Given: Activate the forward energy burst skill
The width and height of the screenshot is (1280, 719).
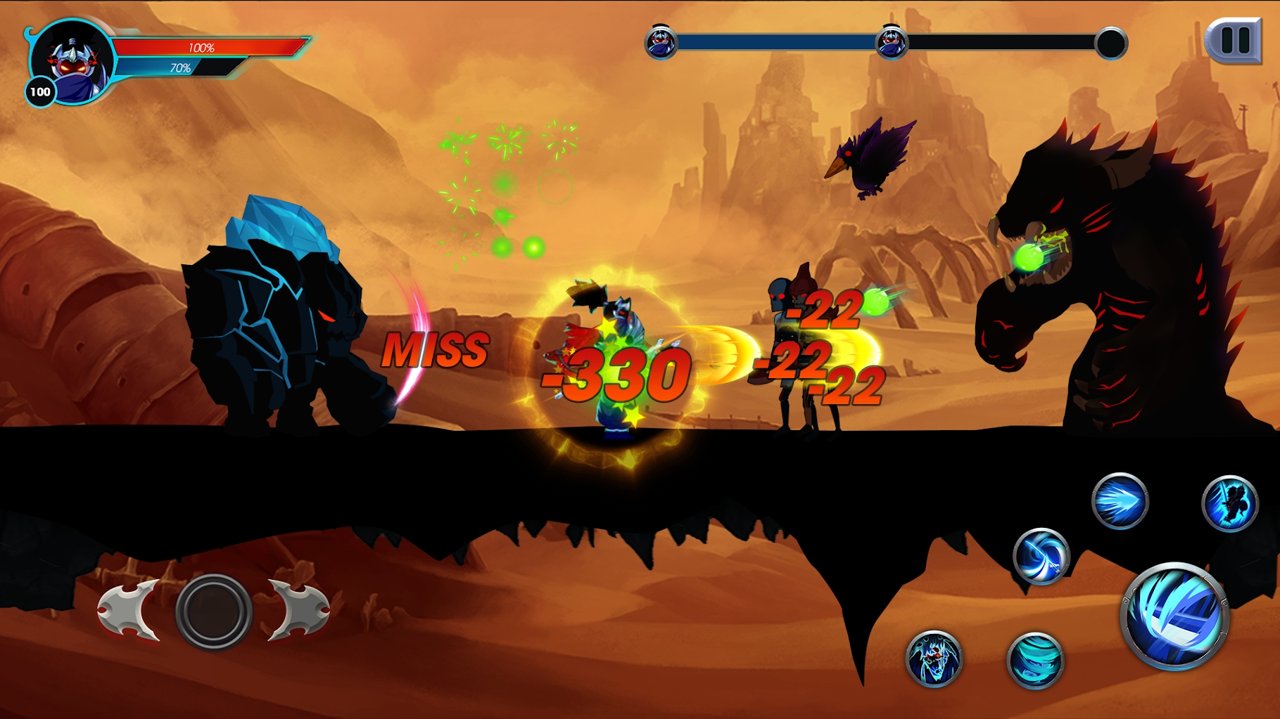Looking at the screenshot, I should point(1120,501).
